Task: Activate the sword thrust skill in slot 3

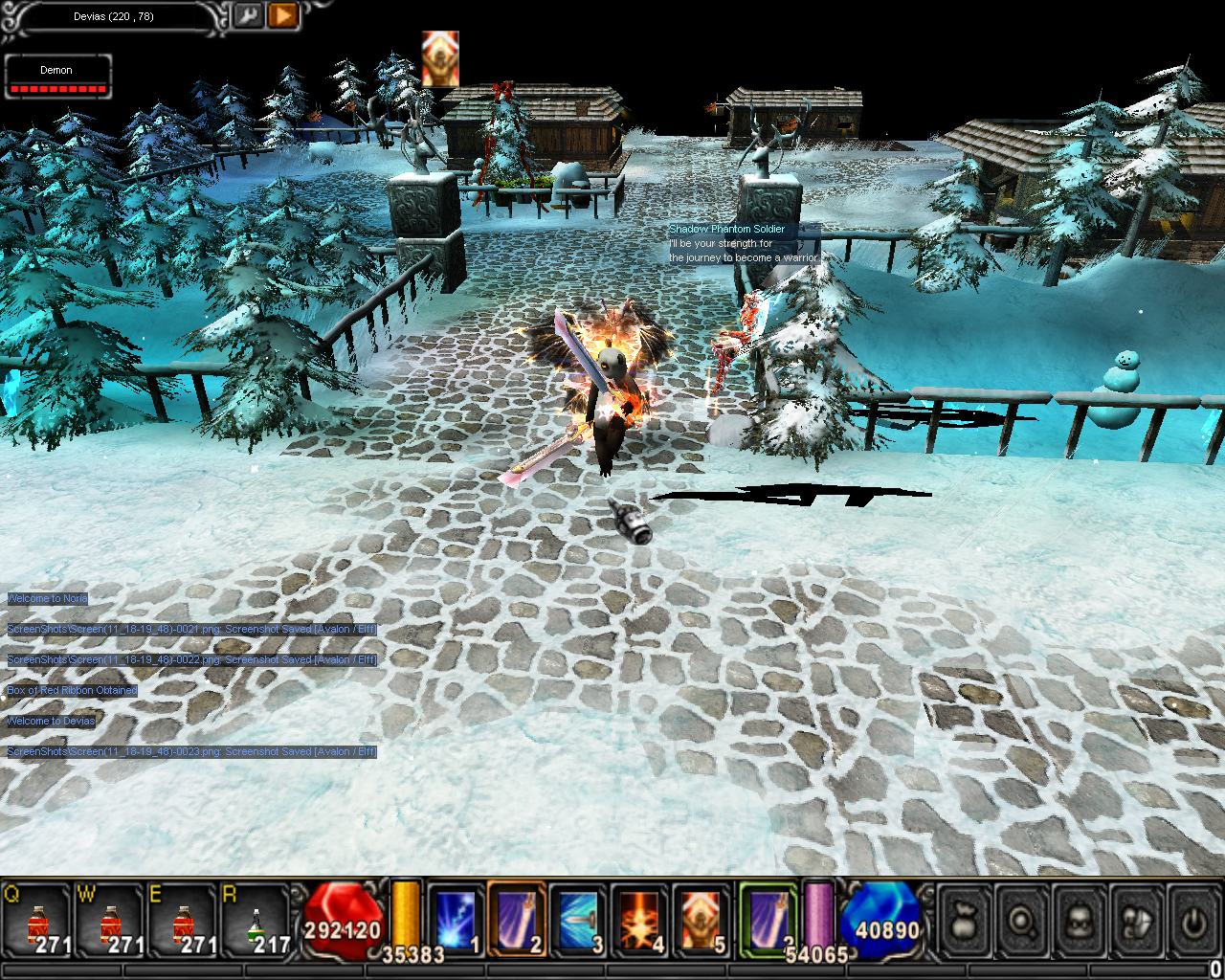Action: 578,921
